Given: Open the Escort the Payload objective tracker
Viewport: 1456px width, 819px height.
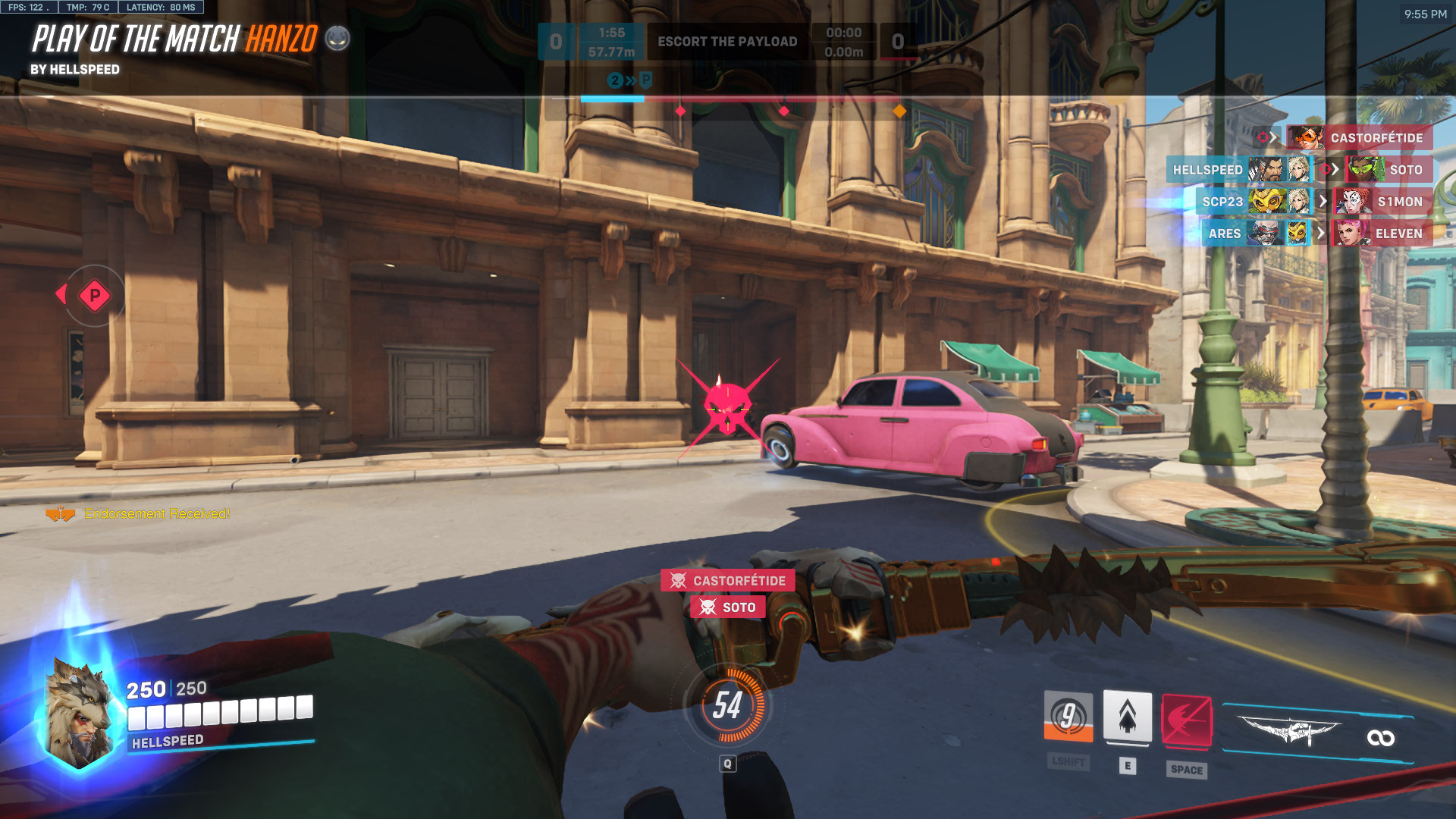Looking at the screenshot, I should coord(726,42).
